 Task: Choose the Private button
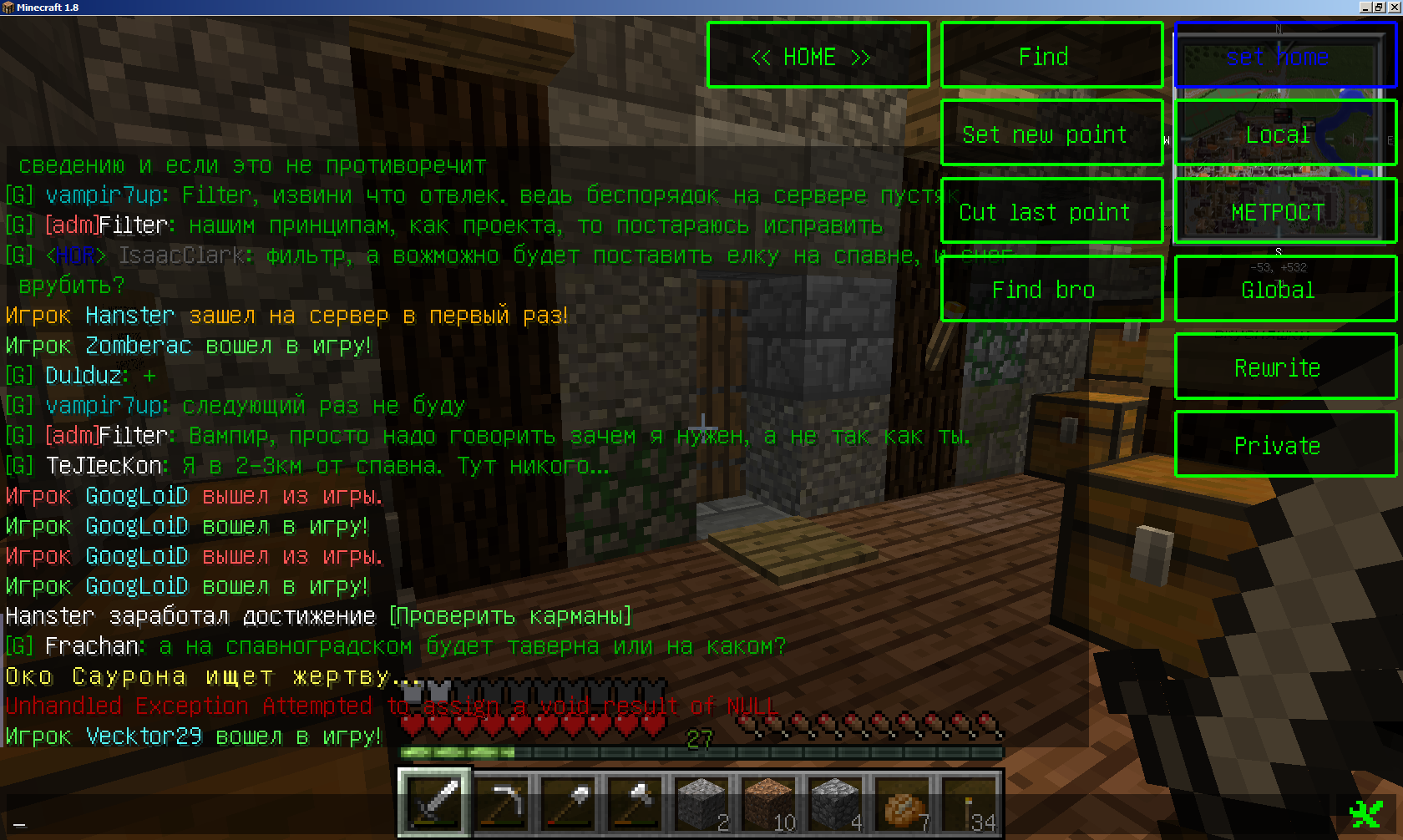point(1285,444)
